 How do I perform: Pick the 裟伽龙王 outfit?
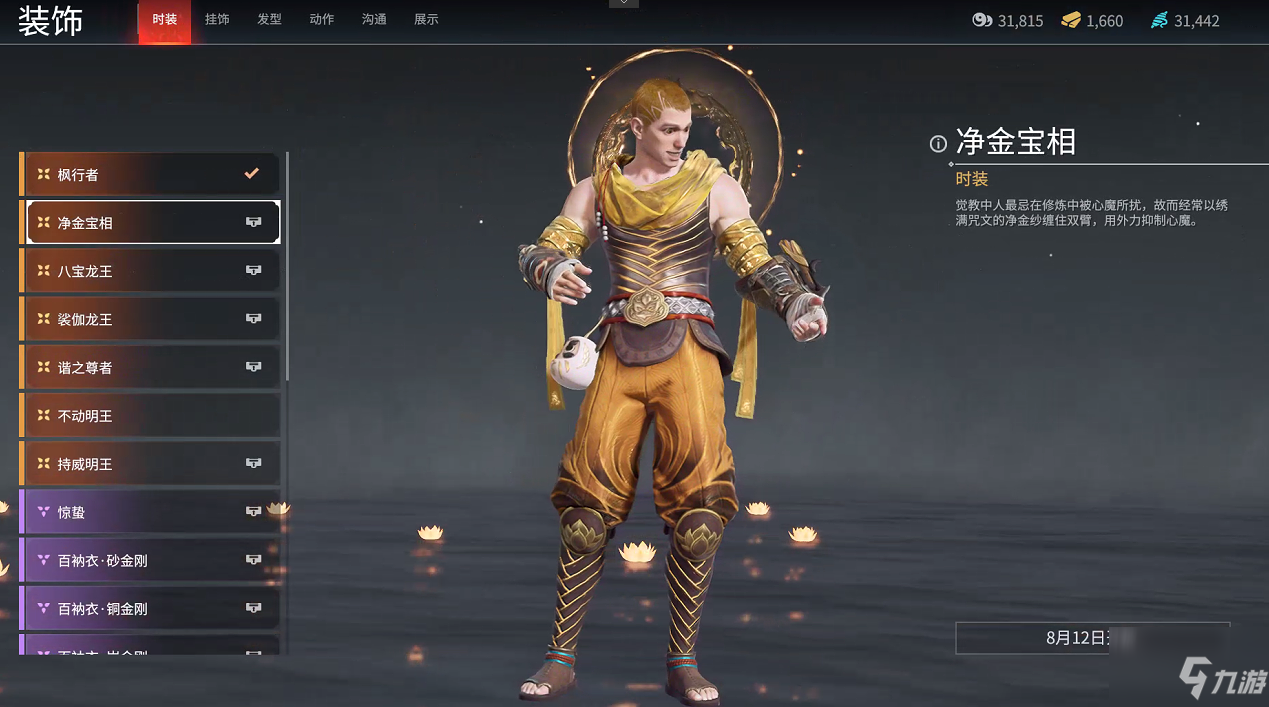150,319
